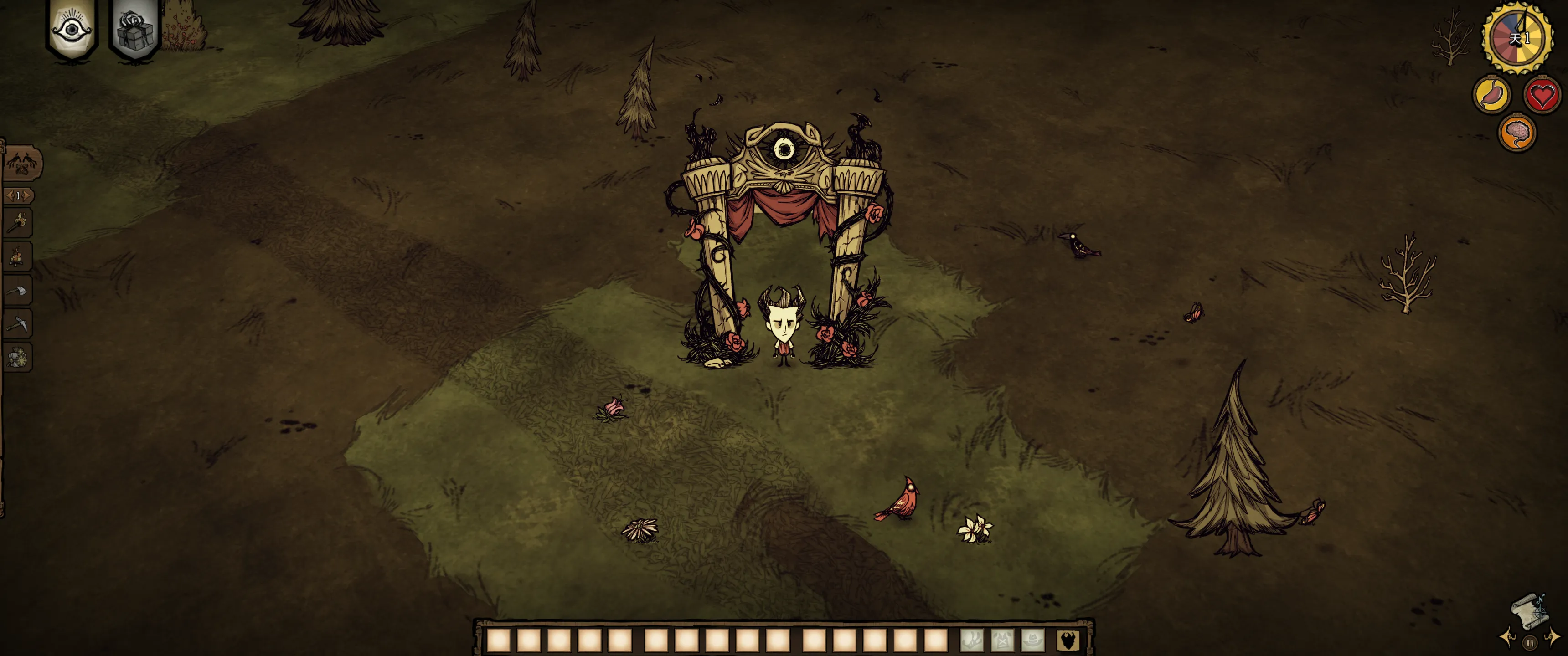1568x656 pixels.
Task: Click the pinned recipes page arrows
Action: pyautogui.click(x=18, y=195)
